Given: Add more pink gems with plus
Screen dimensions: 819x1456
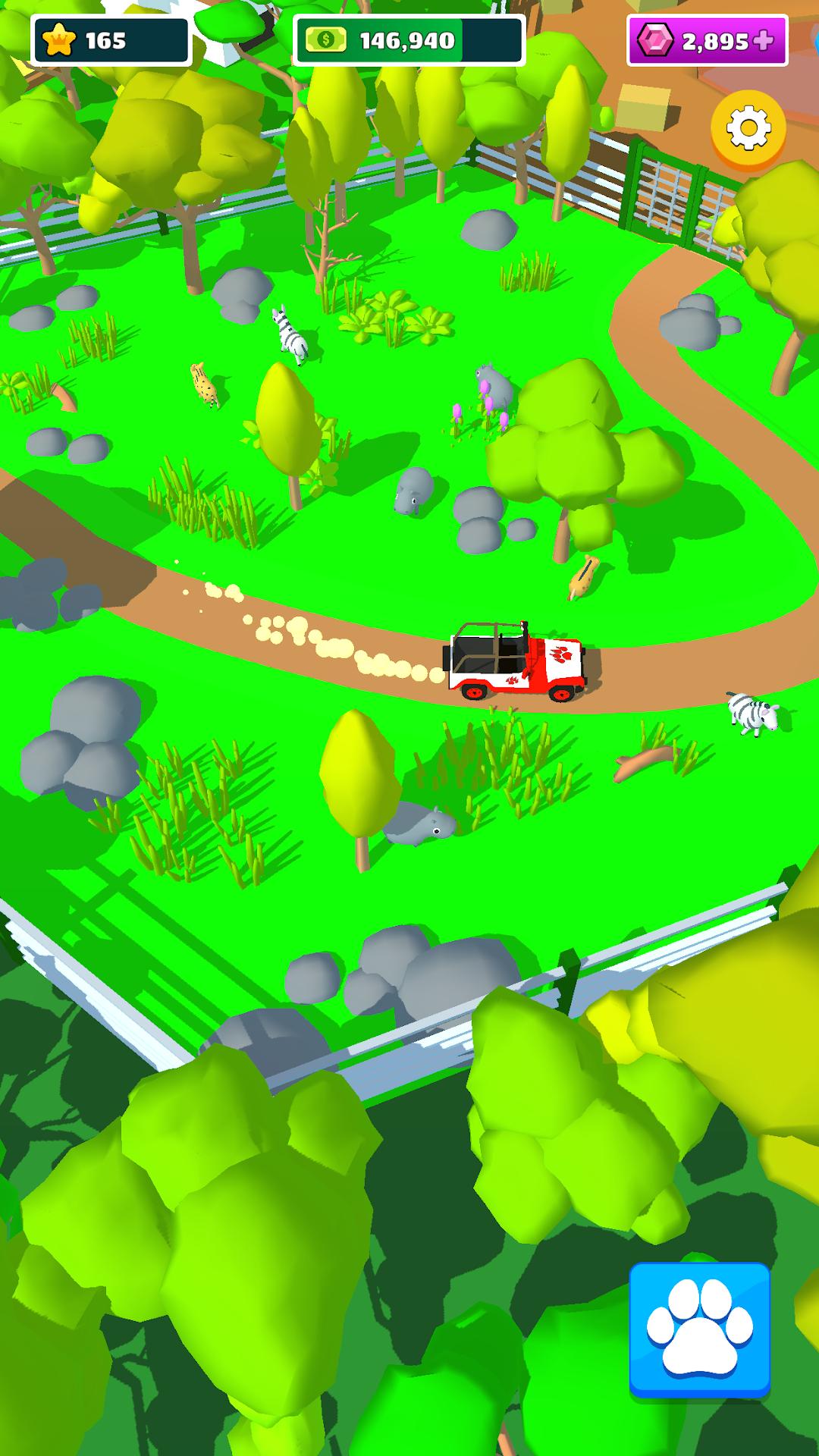Looking at the screenshot, I should [764, 41].
